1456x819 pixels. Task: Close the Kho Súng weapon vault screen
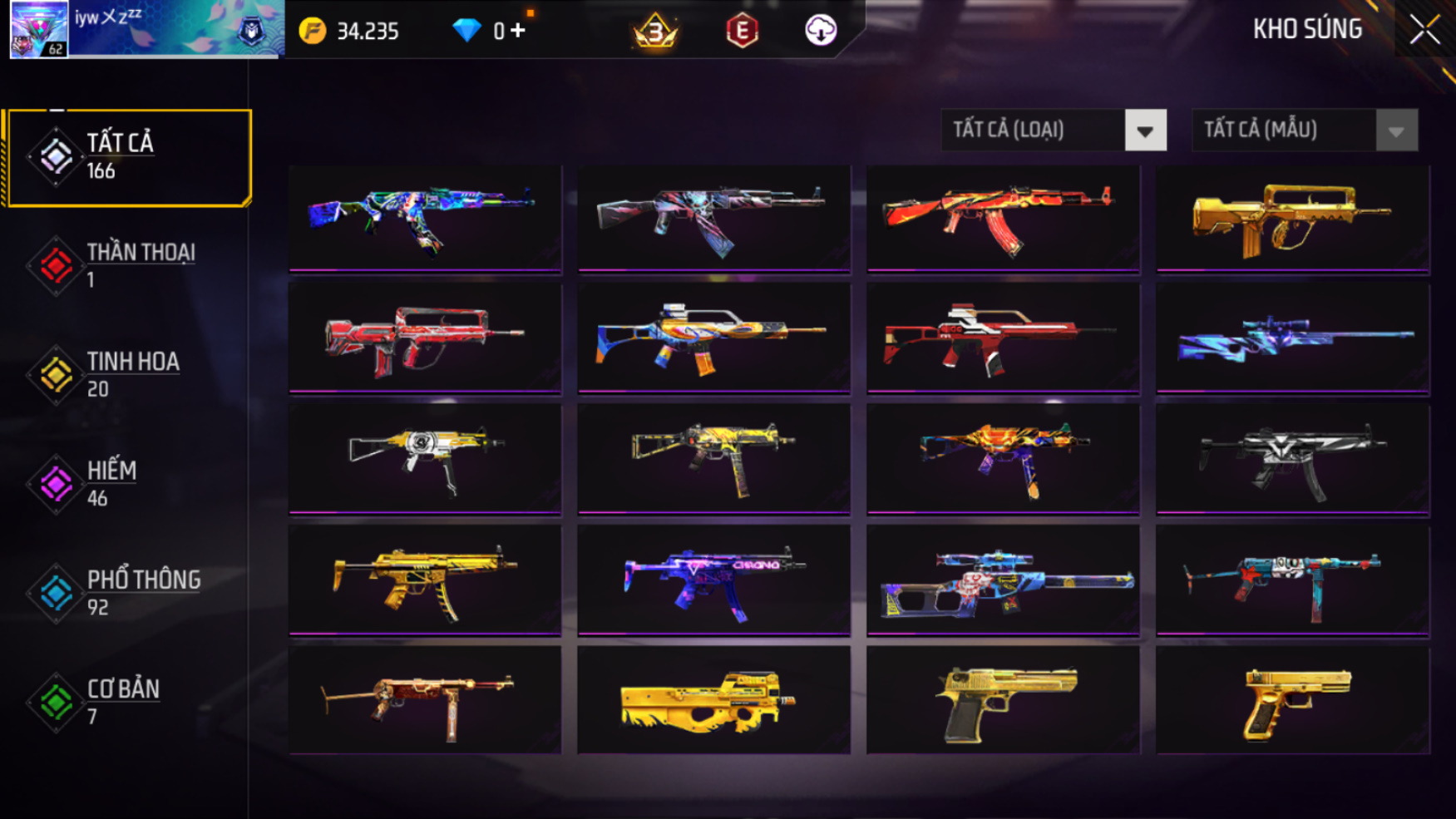coord(1424,30)
